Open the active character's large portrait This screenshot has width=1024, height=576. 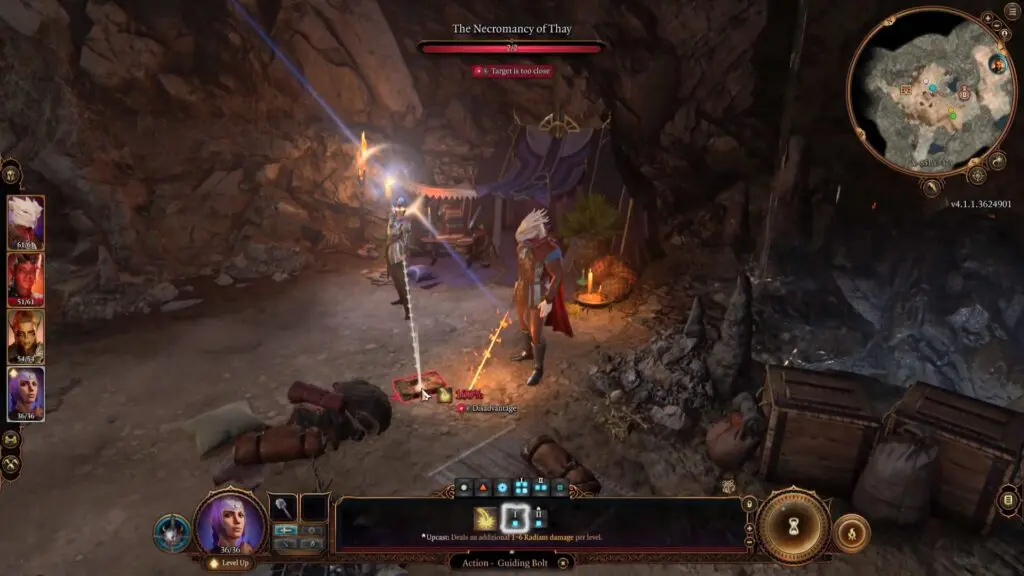click(230, 523)
